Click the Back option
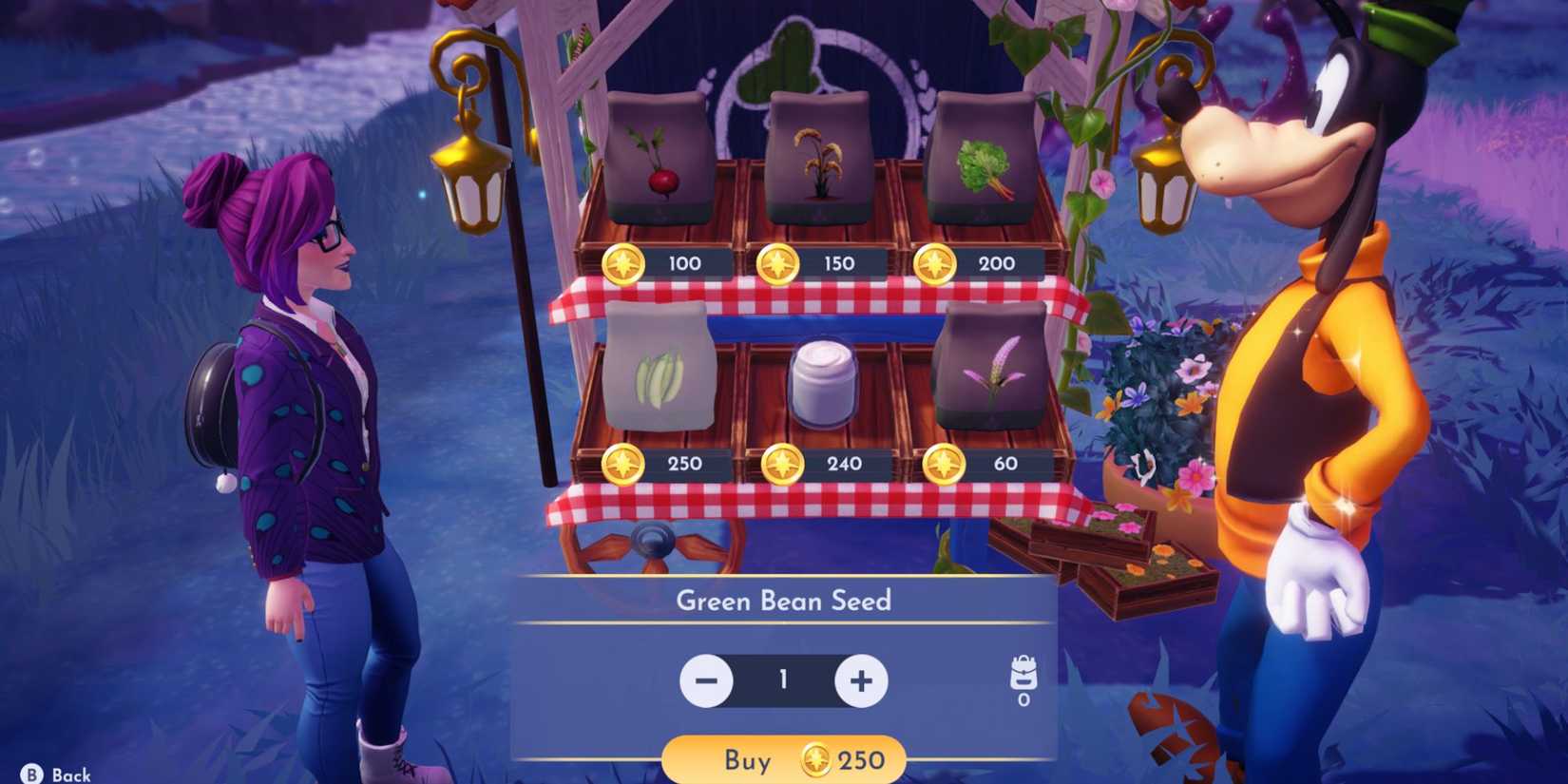The image size is (1568, 784). click(52, 772)
